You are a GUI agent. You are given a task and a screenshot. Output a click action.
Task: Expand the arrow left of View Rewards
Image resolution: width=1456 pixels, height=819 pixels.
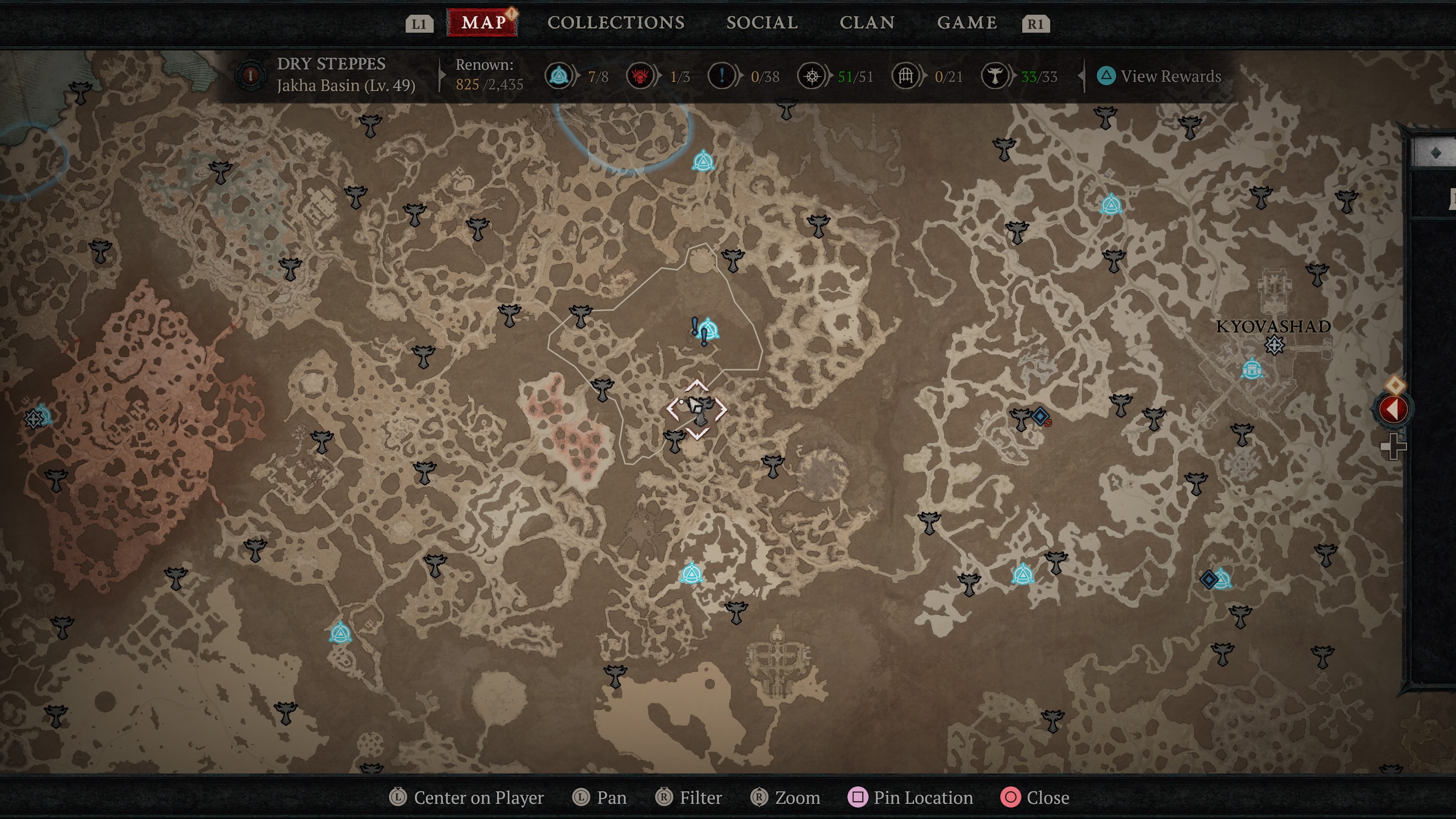[x=1081, y=76]
